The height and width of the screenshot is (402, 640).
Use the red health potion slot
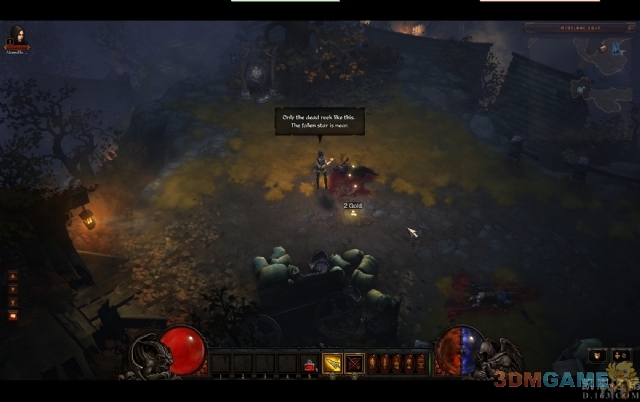(x=310, y=364)
